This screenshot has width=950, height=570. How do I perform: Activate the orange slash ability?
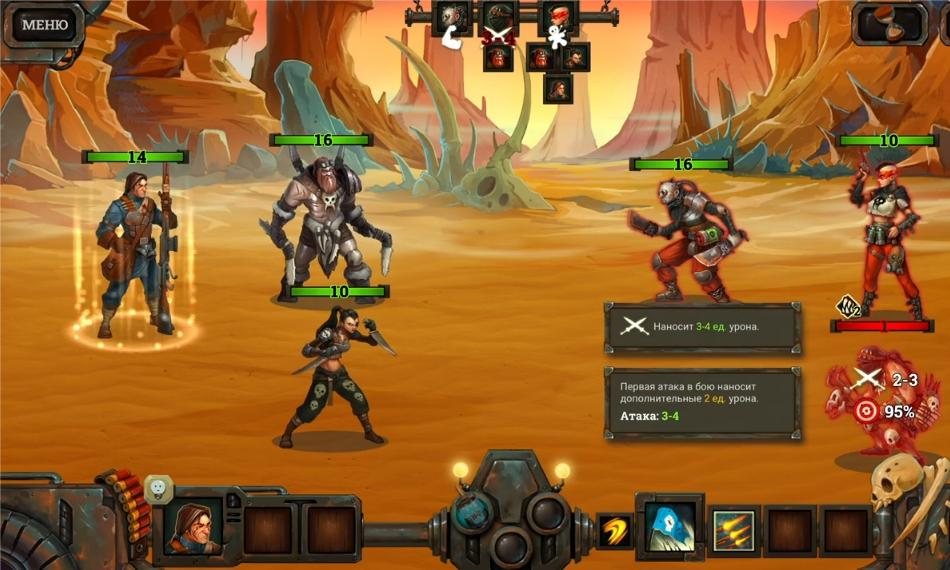point(616,530)
